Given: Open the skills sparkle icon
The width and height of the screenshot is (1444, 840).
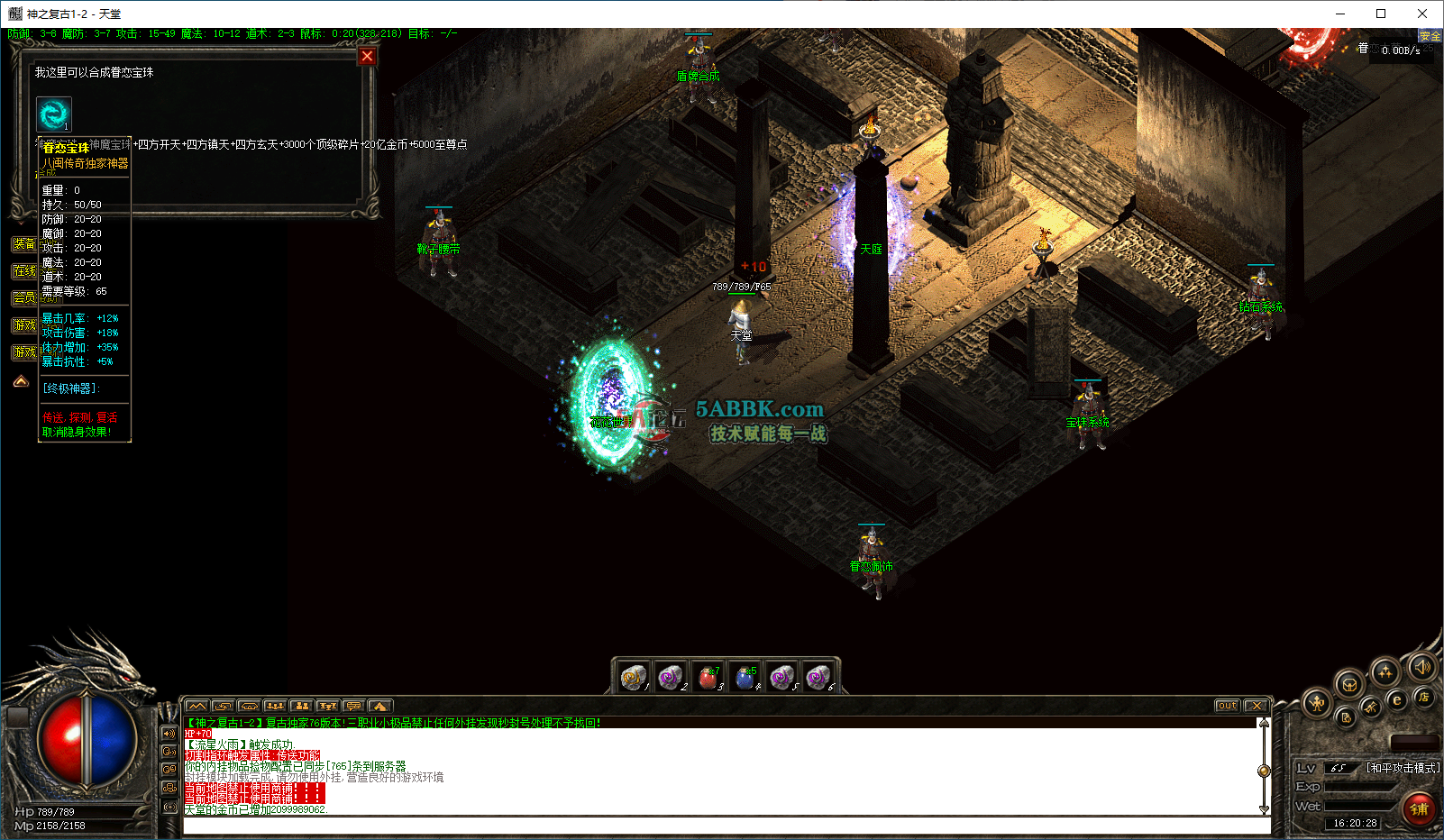Looking at the screenshot, I should pyautogui.click(x=1385, y=671).
